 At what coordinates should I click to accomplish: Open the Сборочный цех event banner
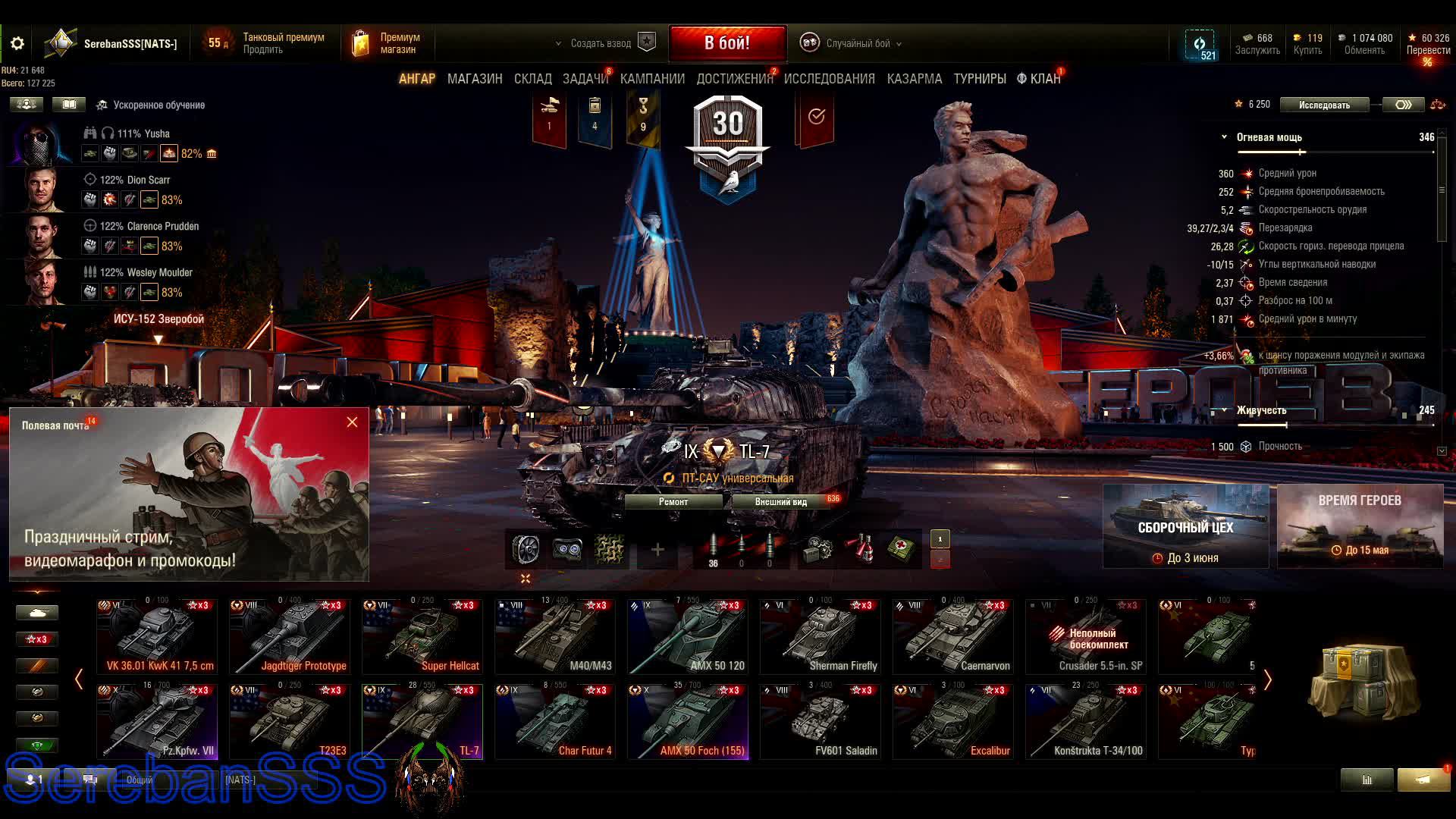[1185, 526]
